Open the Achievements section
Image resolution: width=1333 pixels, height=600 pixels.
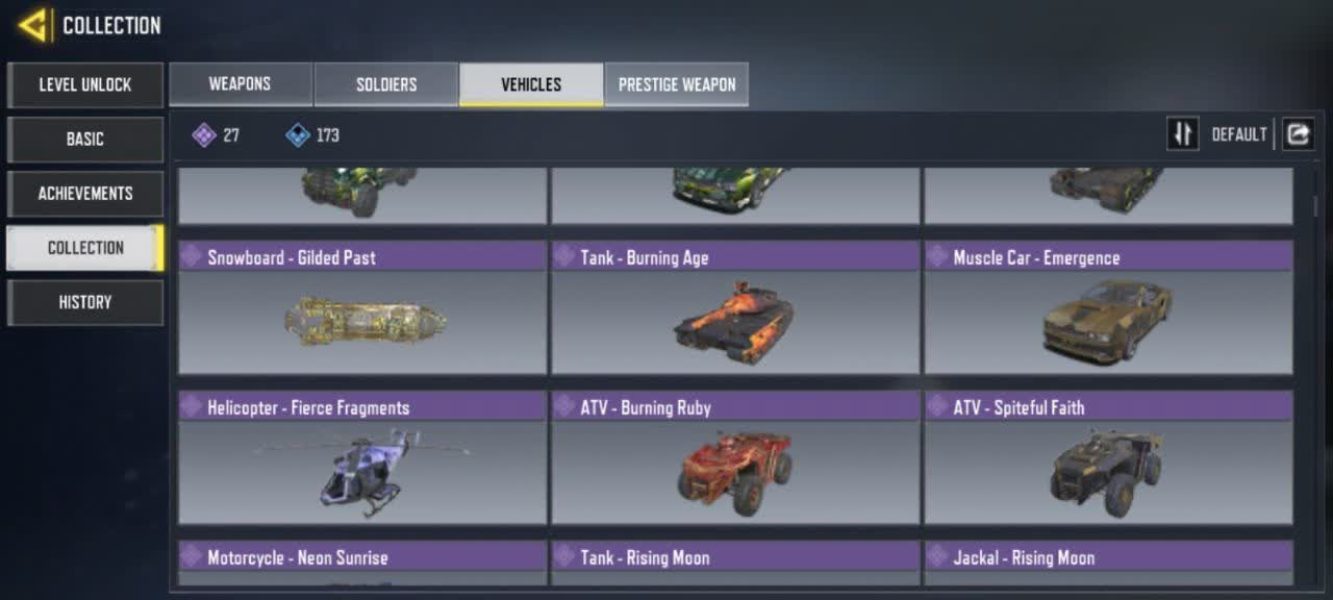click(85, 193)
